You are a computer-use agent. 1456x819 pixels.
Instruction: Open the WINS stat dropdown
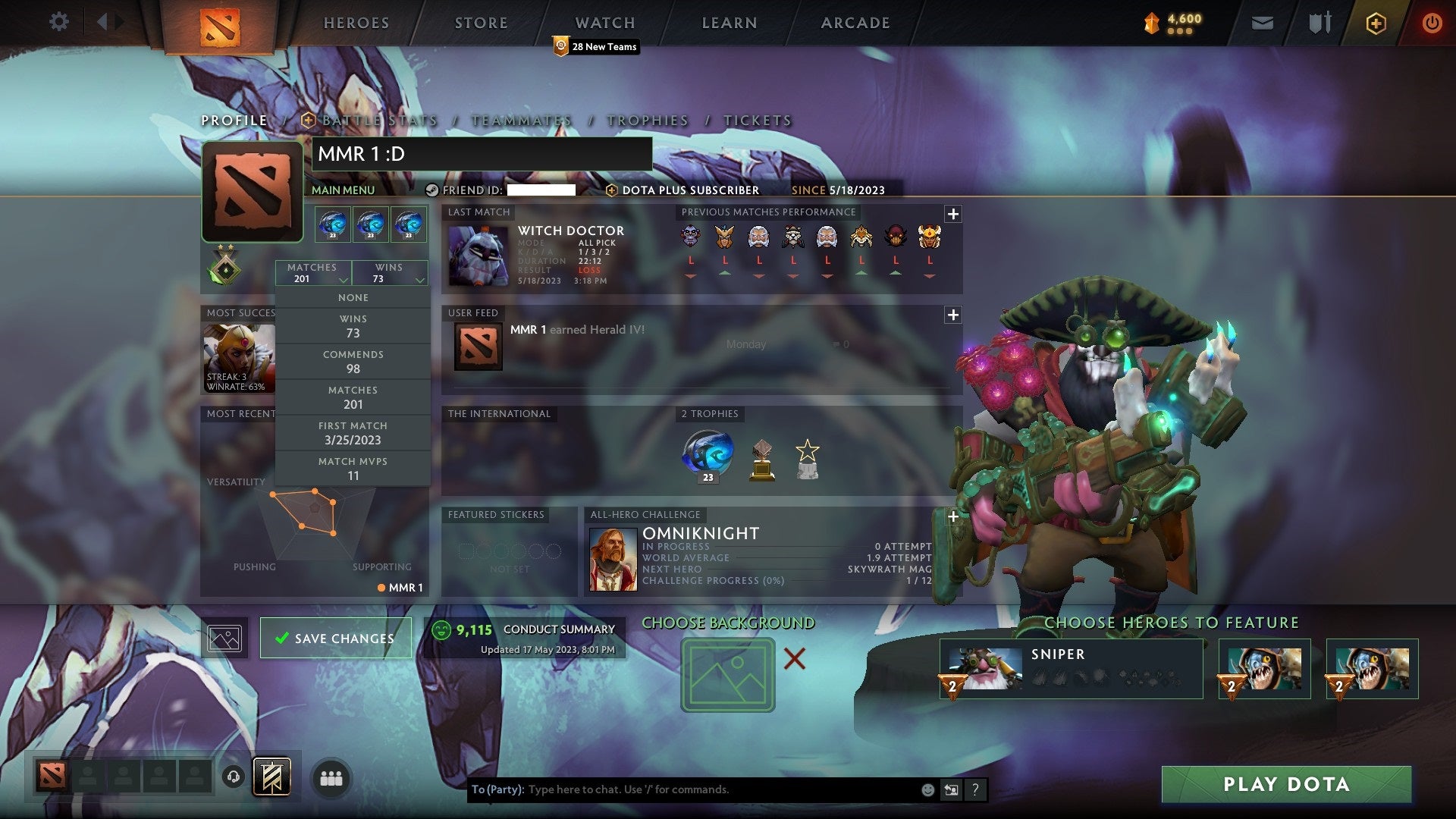click(390, 272)
